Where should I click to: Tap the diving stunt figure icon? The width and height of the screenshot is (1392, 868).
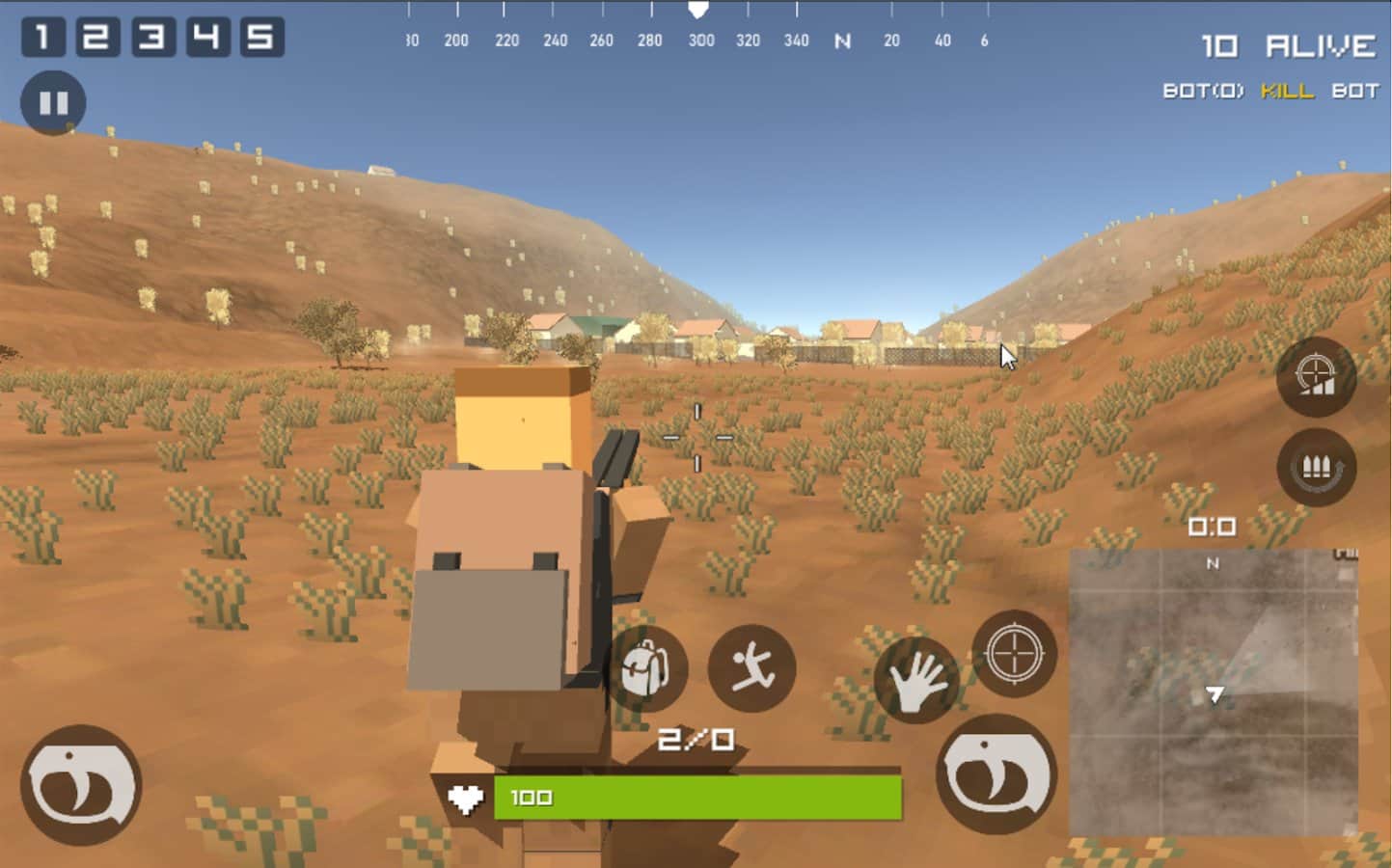pyautogui.click(x=751, y=669)
